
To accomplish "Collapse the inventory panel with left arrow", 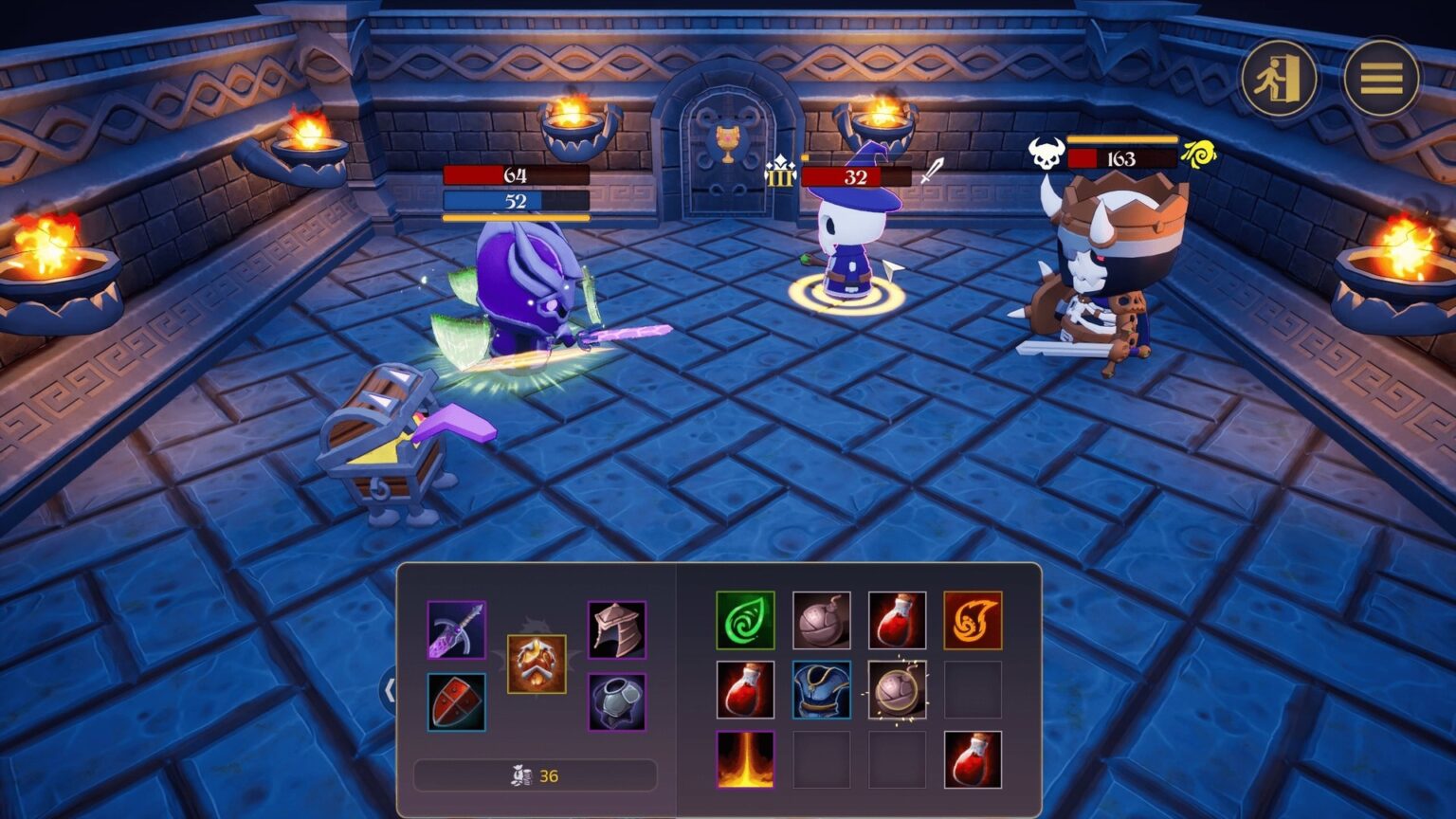I will (390, 690).
